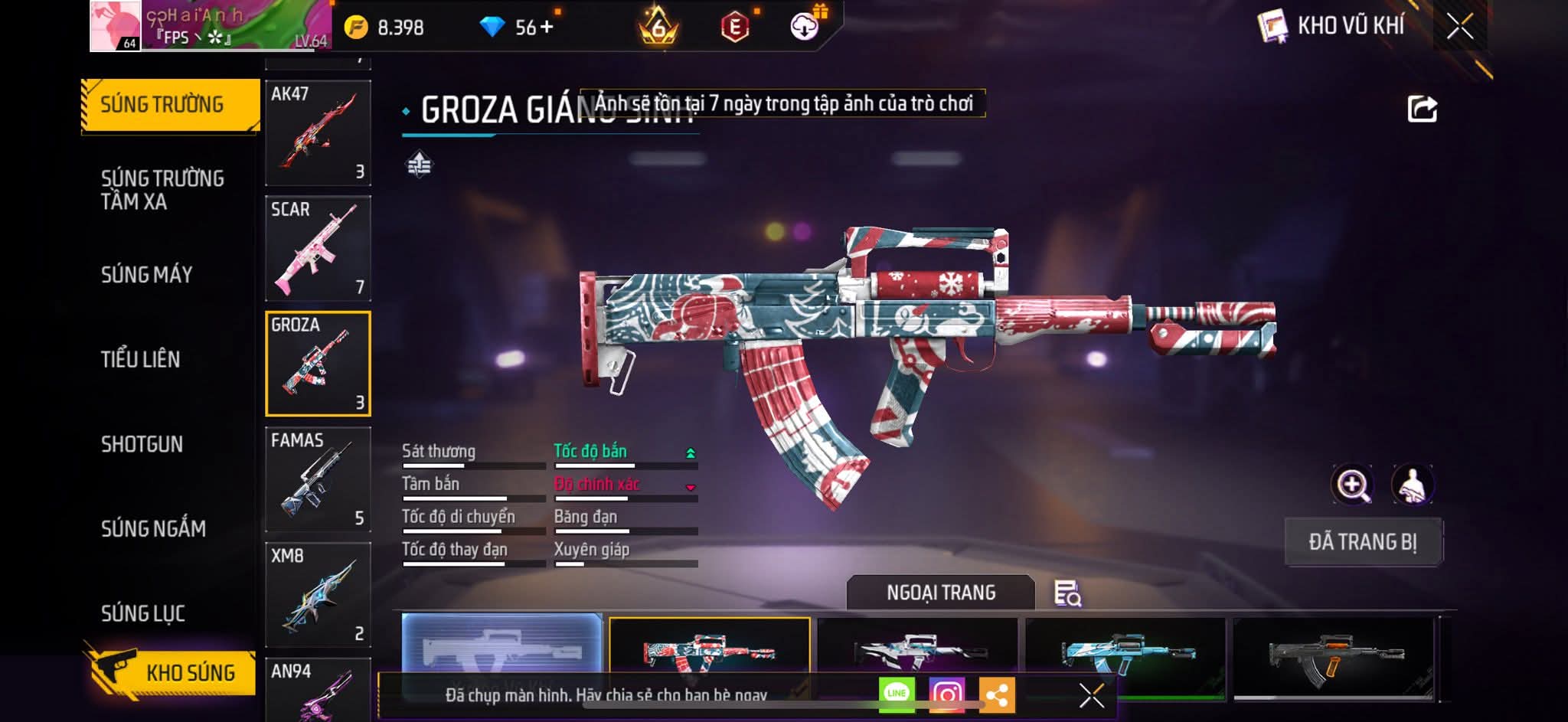
Task: Switch to the Súng Lục category
Action: (143, 613)
